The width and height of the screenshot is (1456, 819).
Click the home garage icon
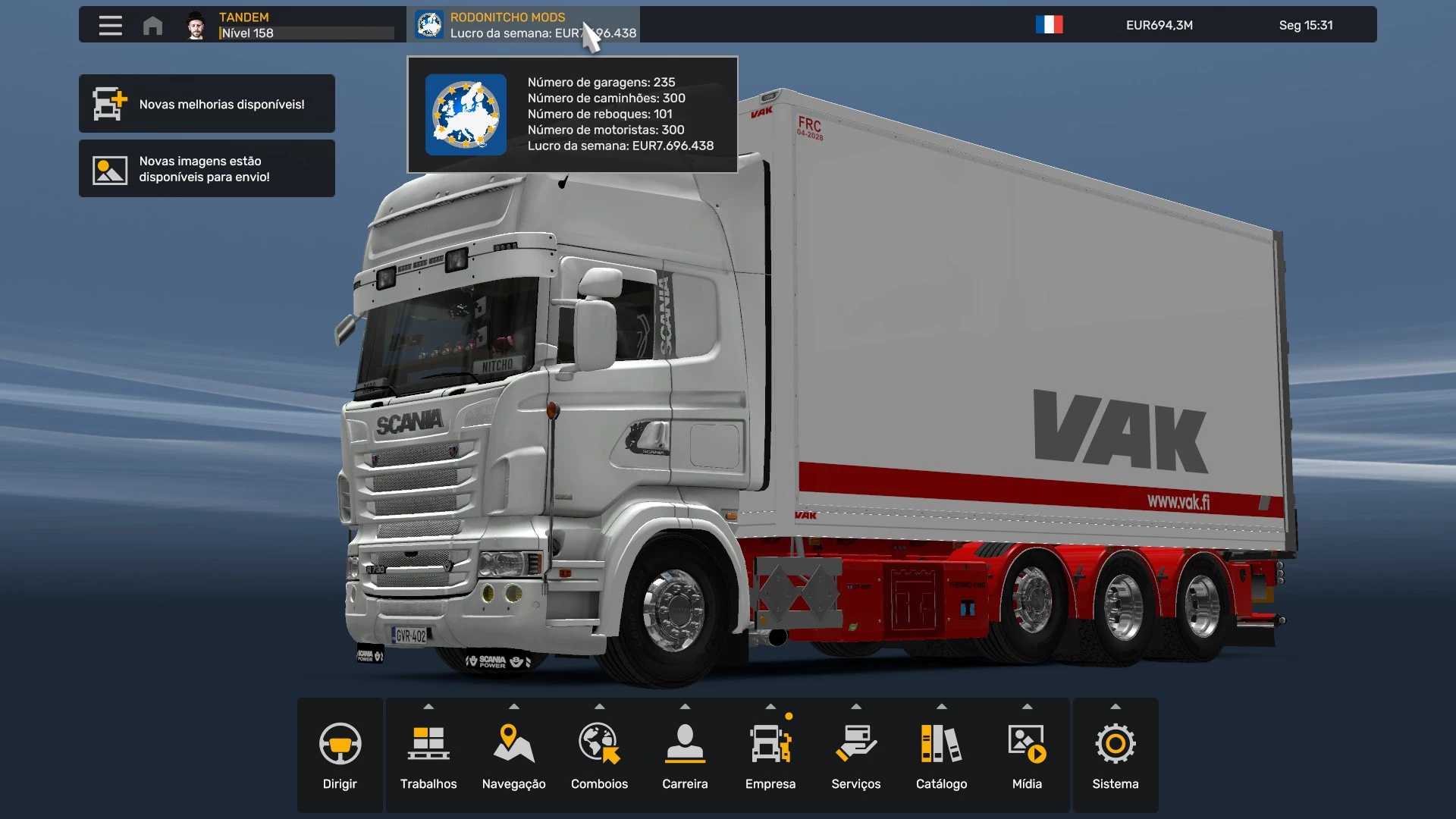[152, 25]
